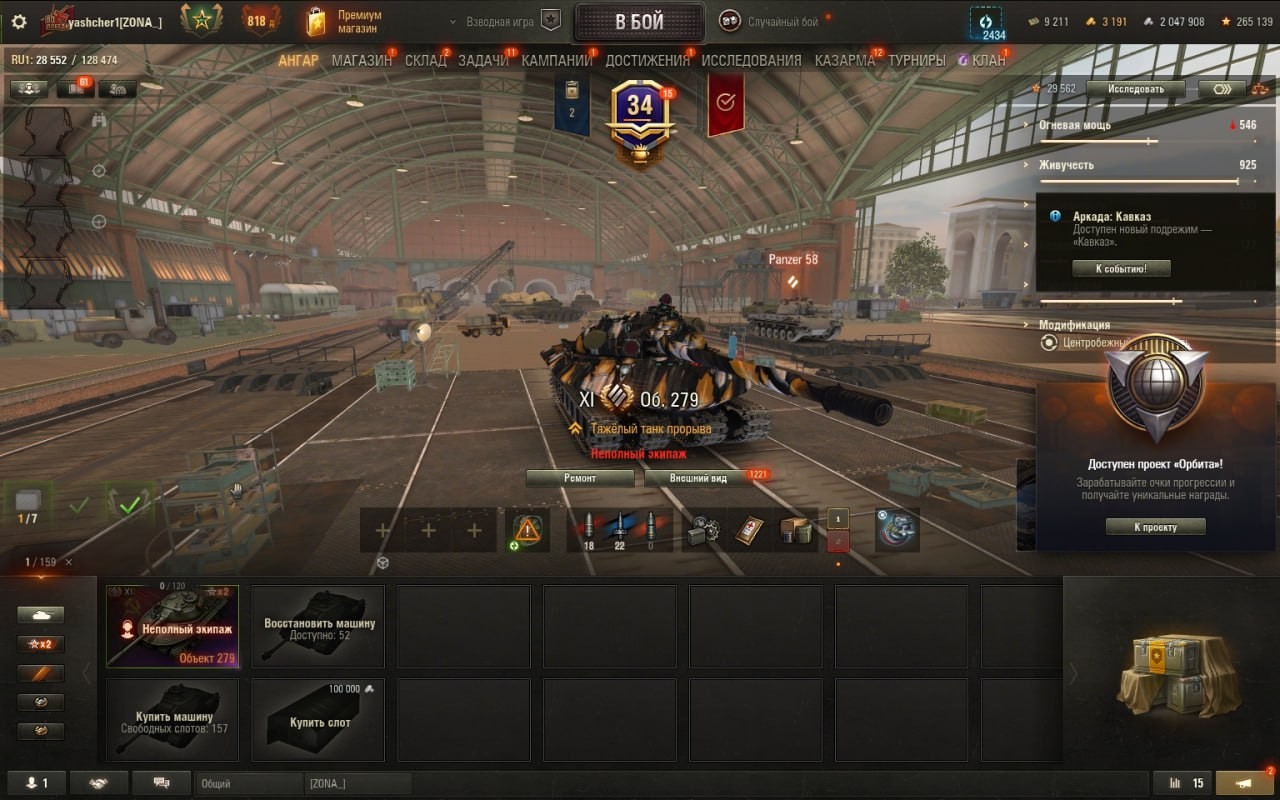Image resolution: width=1280 pixels, height=800 pixels.
Task: Open the Премиум магазин
Action: [x=346, y=22]
